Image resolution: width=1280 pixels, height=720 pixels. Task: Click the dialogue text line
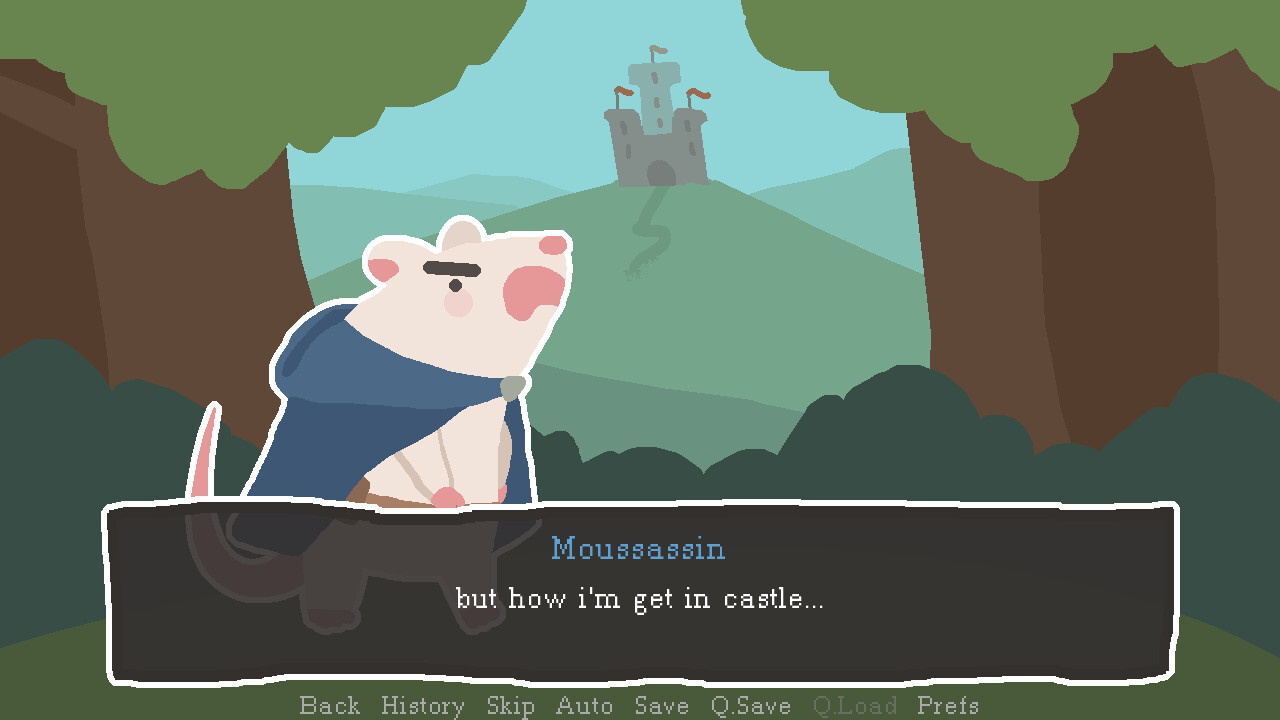tap(638, 598)
